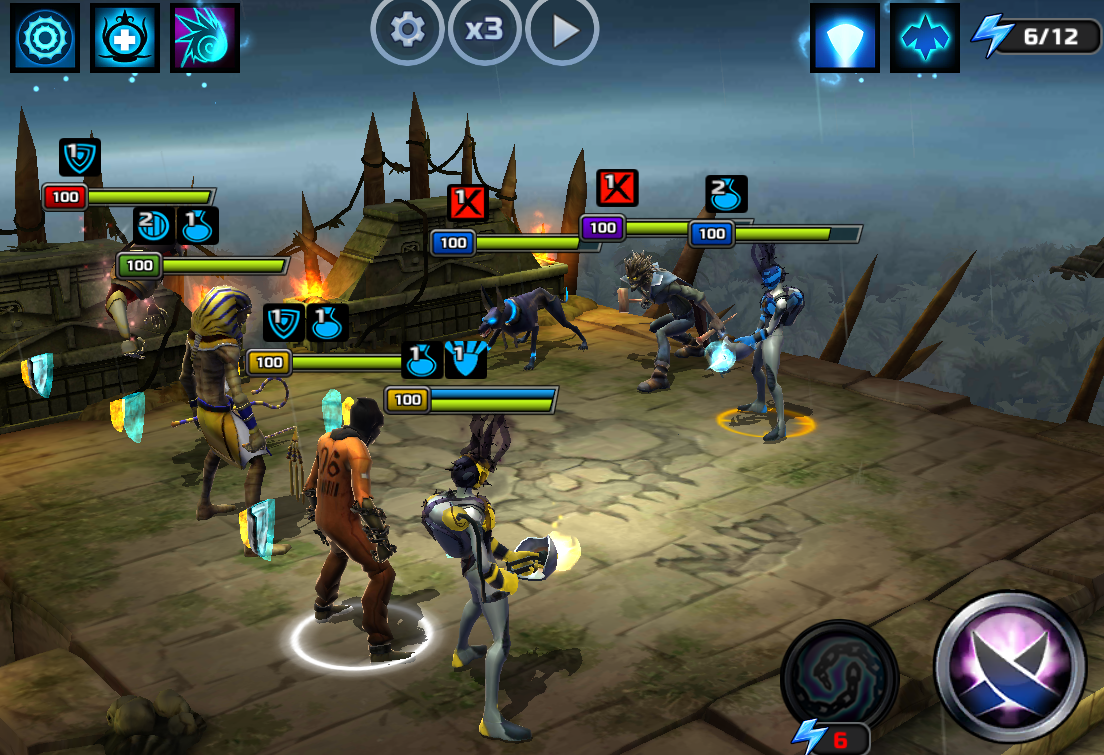The width and height of the screenshot is (1104, 755).
Task: Use the chain skill costing 6 energy
Action: [x=838, y=680]
